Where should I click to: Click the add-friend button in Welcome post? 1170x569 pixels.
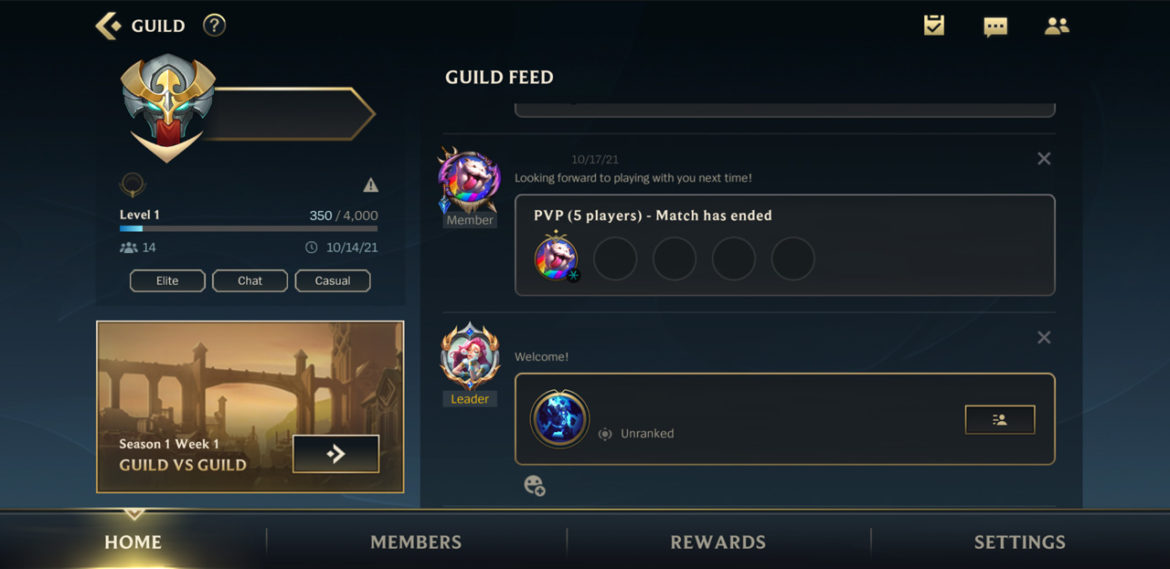click(x=999, y=420)
